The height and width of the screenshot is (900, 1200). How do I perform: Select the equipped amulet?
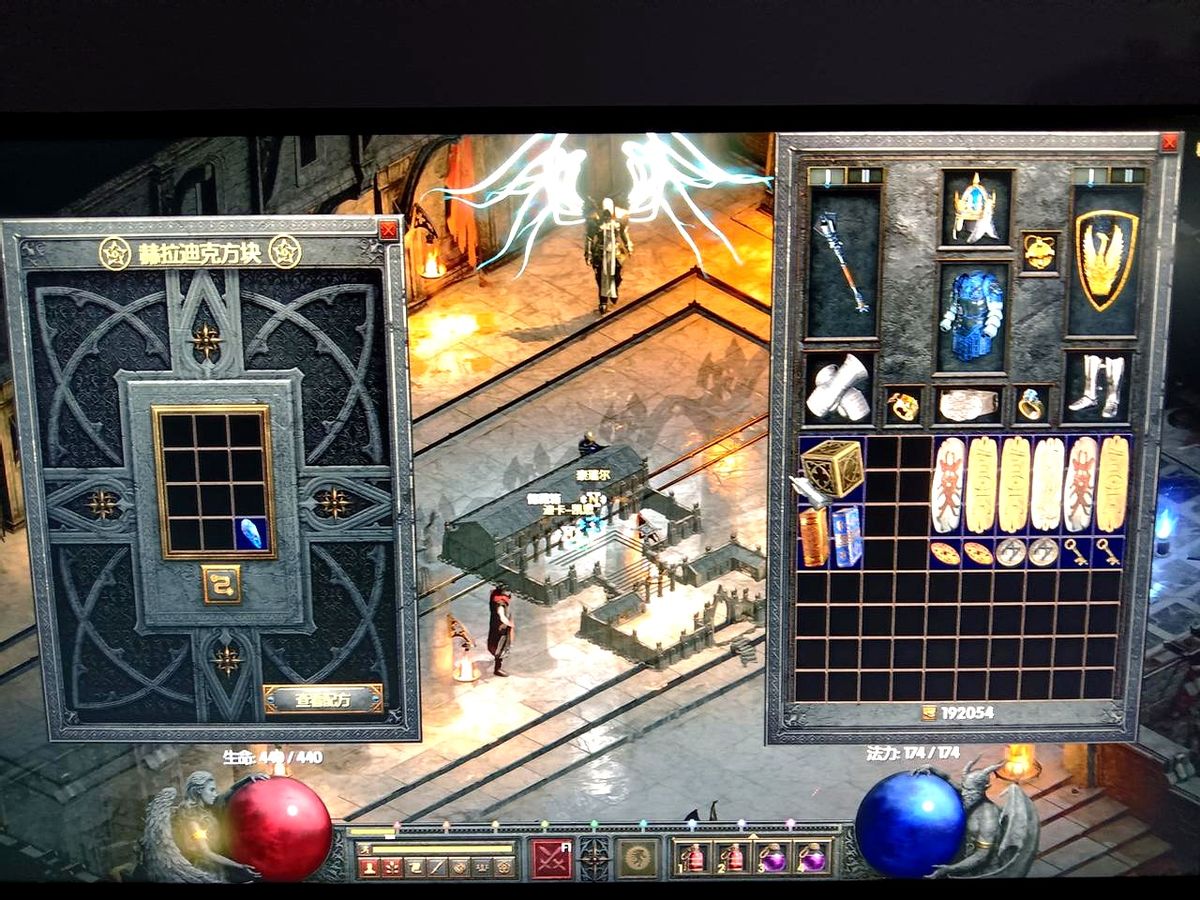1040,251
